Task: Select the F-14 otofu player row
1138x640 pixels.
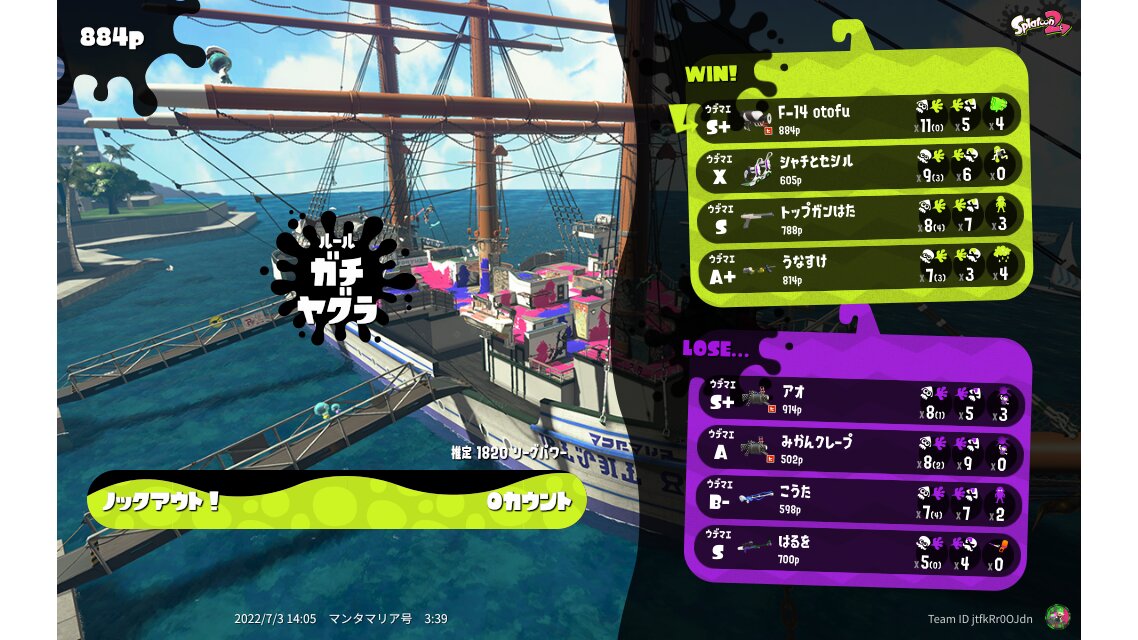Action: pos(858,116)
